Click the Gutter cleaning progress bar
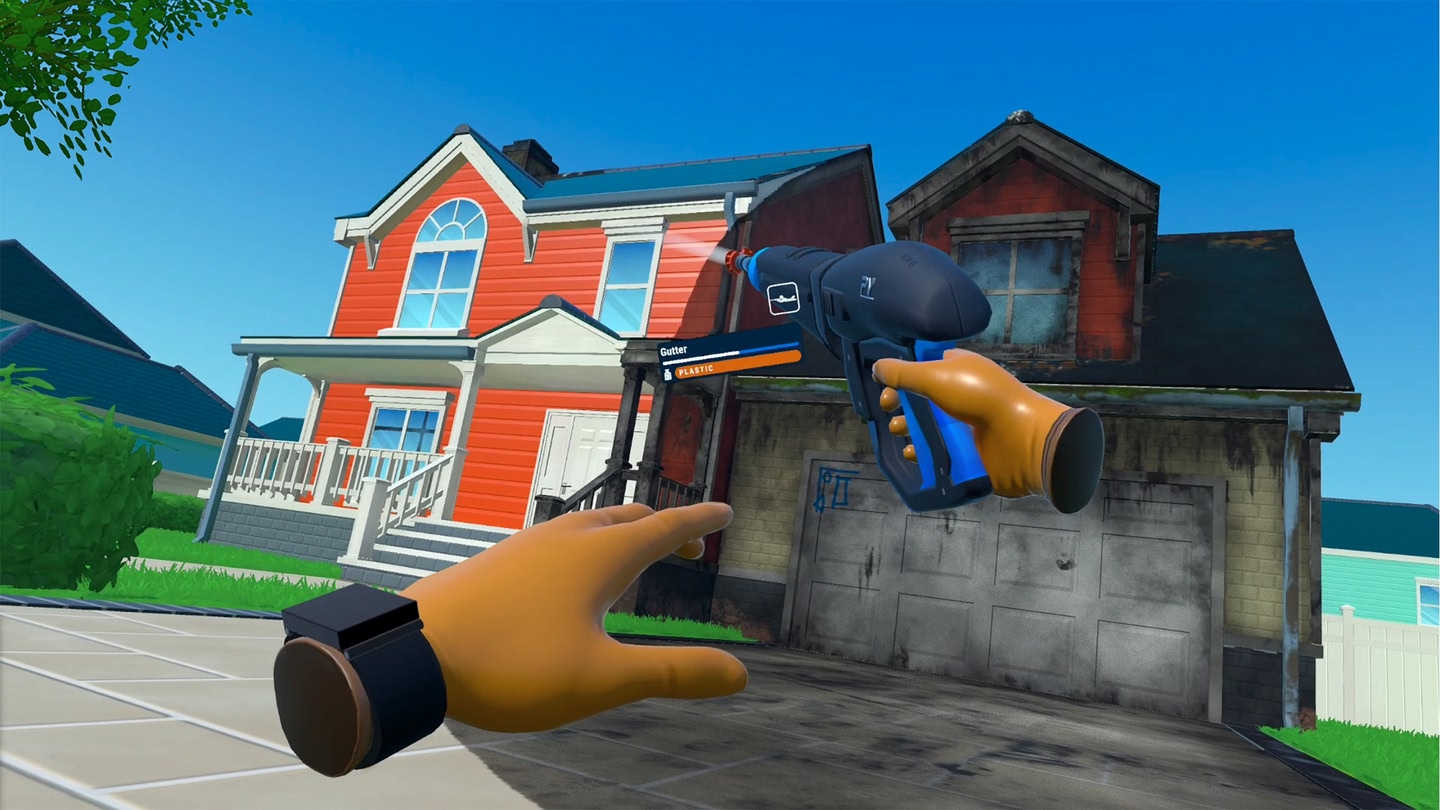This screenshot has height=810, width=1440. [x=730, y=353]
